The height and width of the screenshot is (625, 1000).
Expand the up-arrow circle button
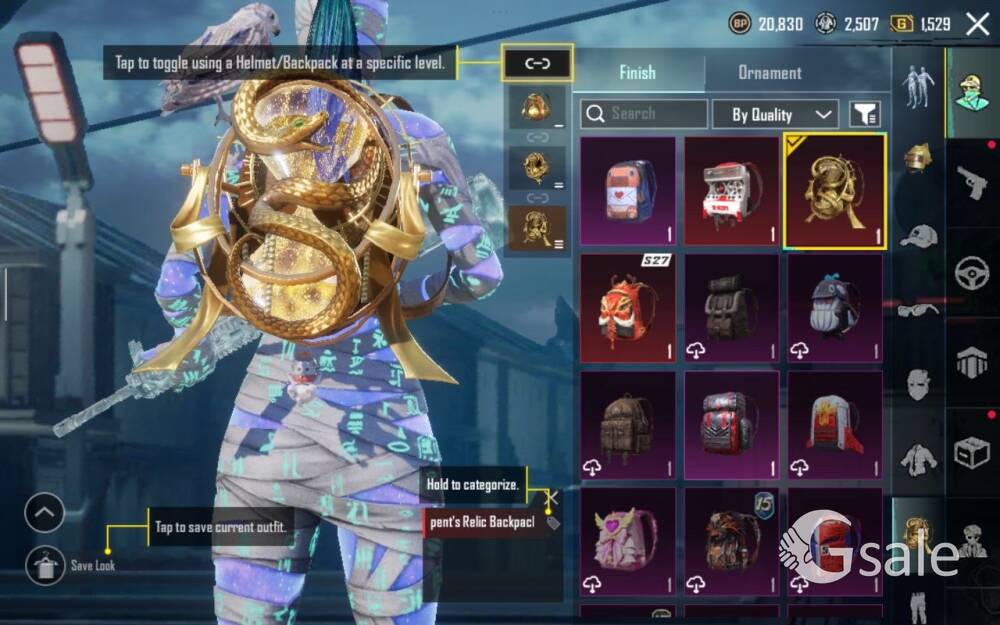45,514
